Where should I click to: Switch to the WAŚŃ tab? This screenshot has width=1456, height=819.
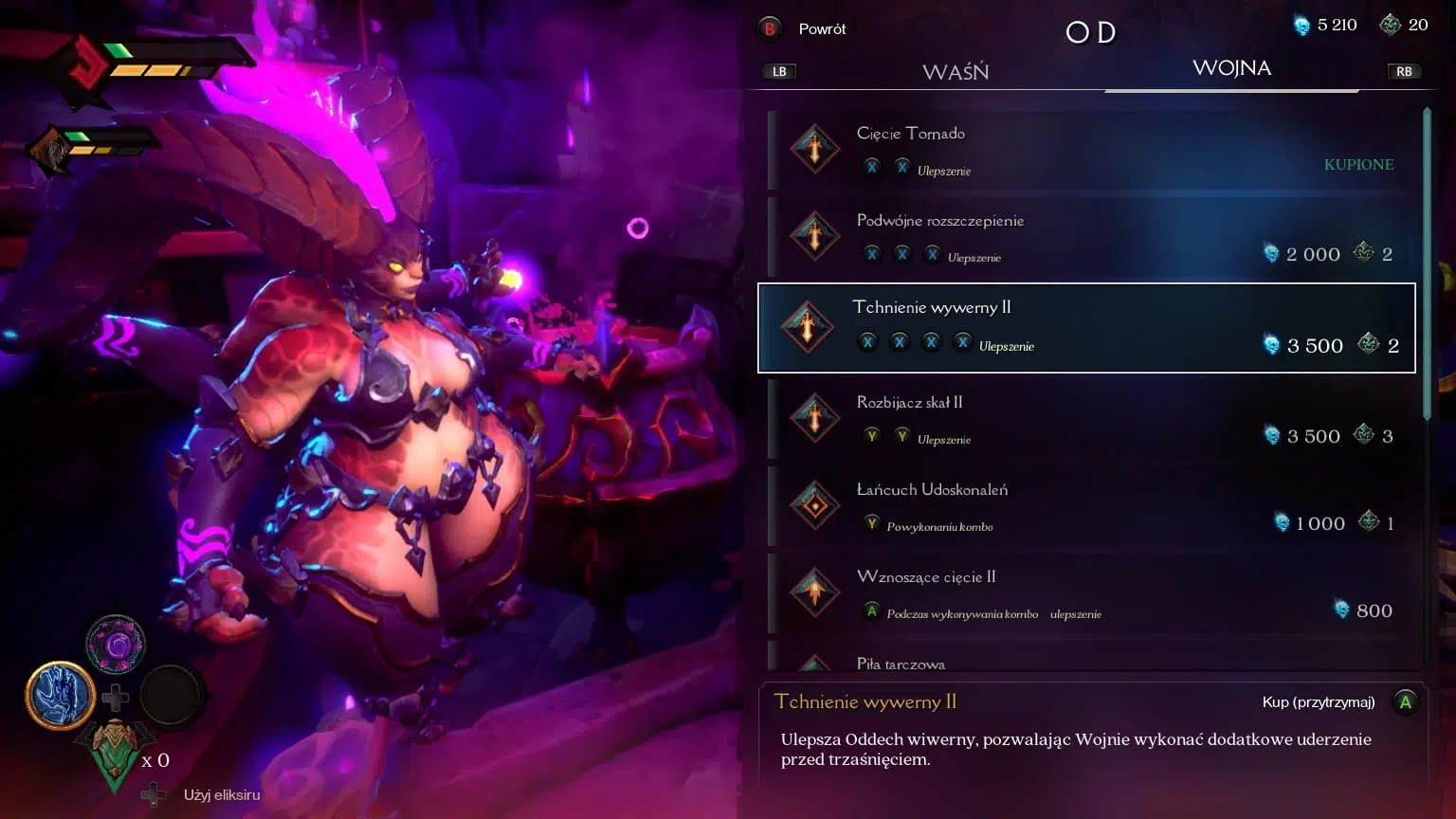tap(955, 72)
